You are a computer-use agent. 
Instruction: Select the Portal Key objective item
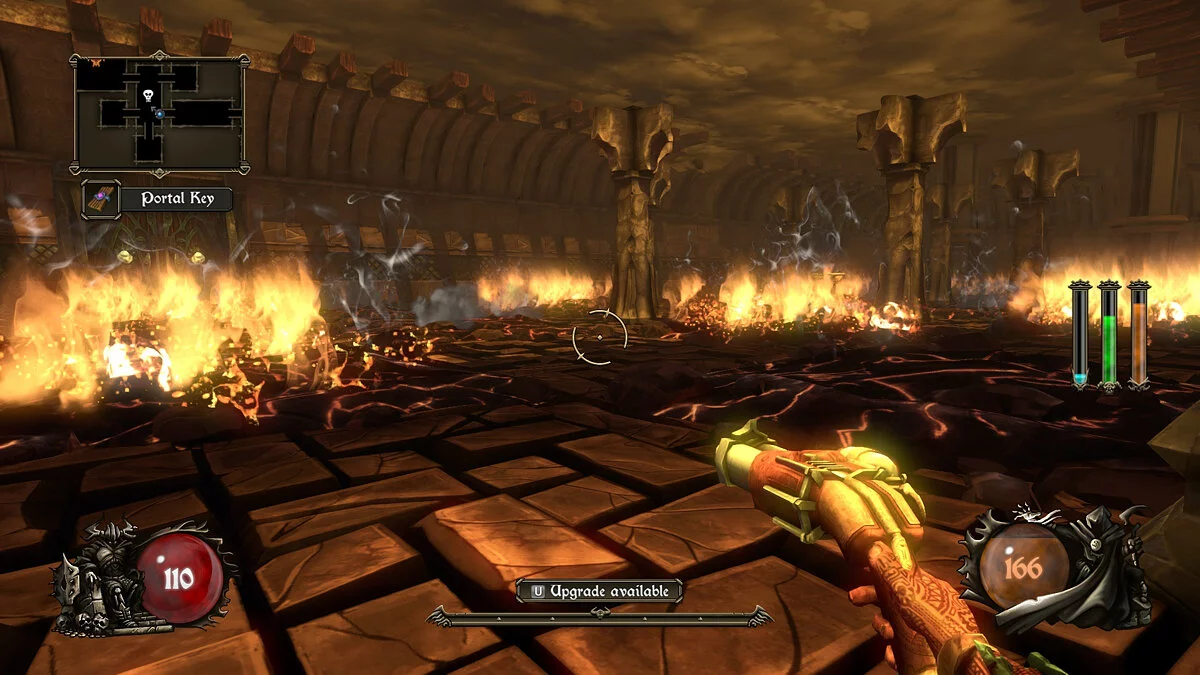coord(158,198)
